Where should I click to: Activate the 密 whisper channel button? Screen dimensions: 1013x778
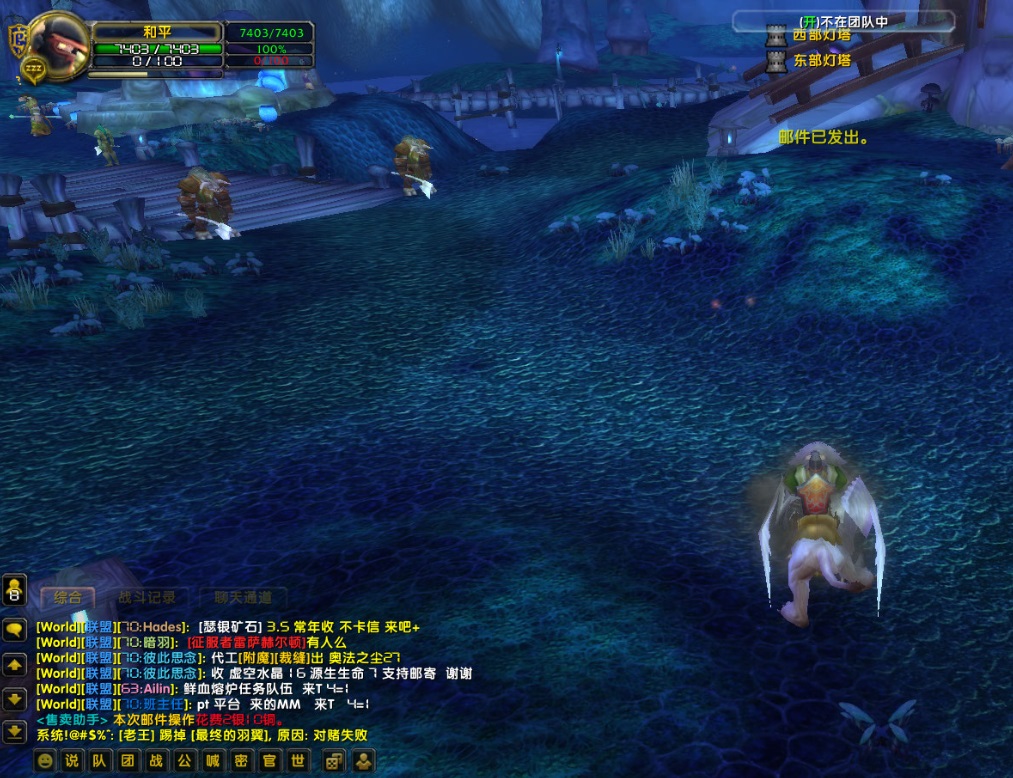click(241, 761)
